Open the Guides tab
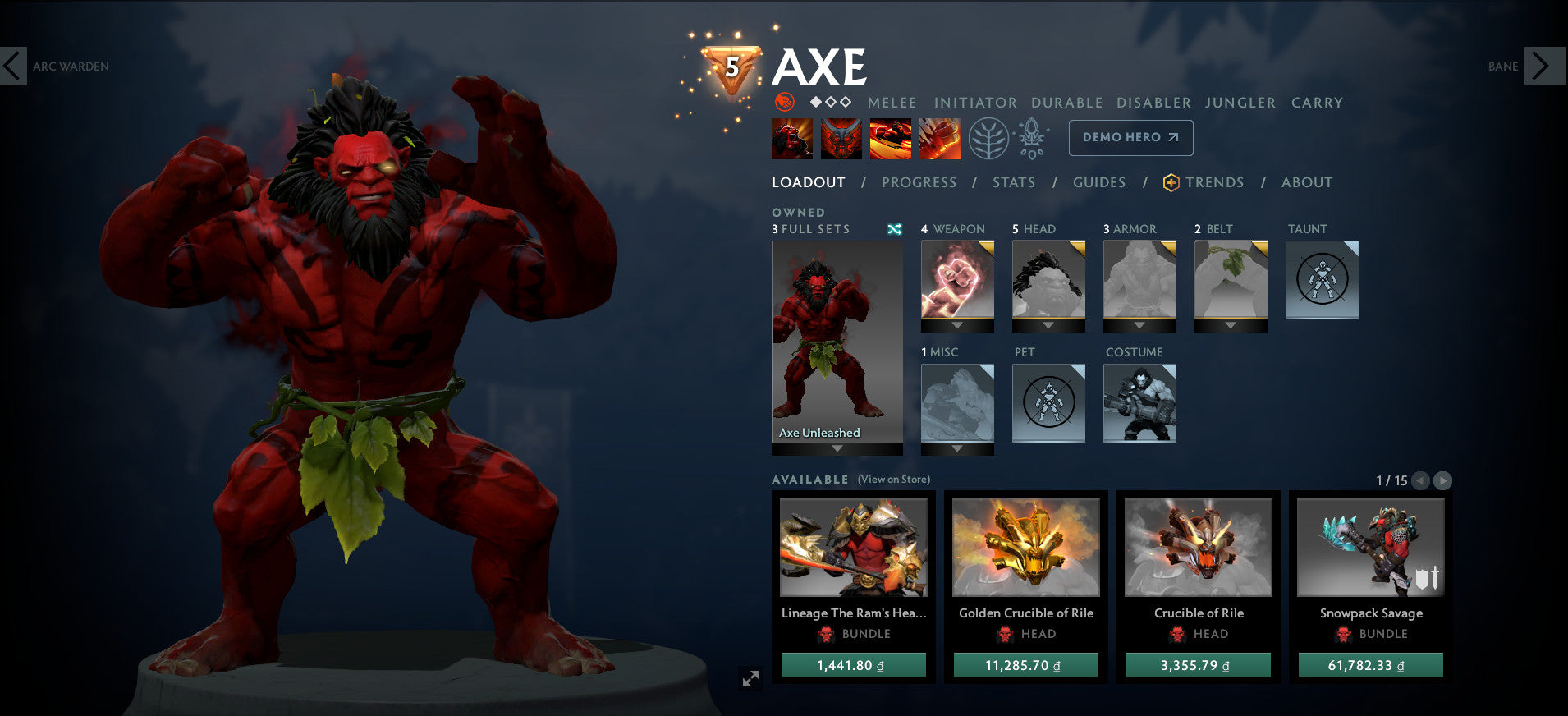 click(1098, 182)
